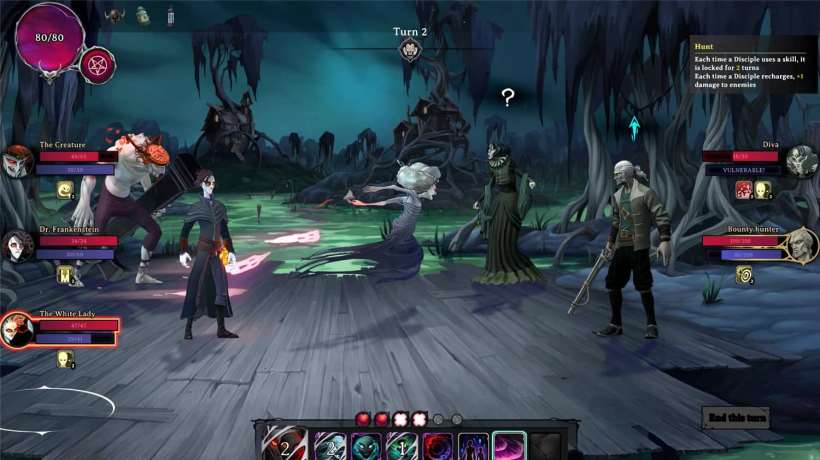This screenshot has height=460, width=820.
Task: Inspect The Creature's yellow status icon
Action: (65, 189)
